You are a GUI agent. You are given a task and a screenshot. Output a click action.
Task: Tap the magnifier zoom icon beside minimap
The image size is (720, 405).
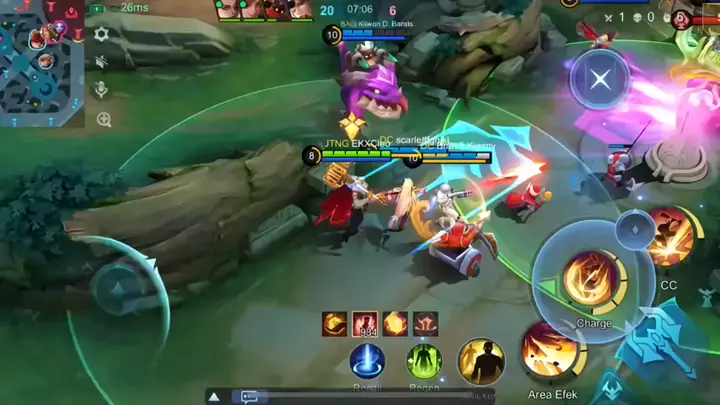(x=103, y=119)
